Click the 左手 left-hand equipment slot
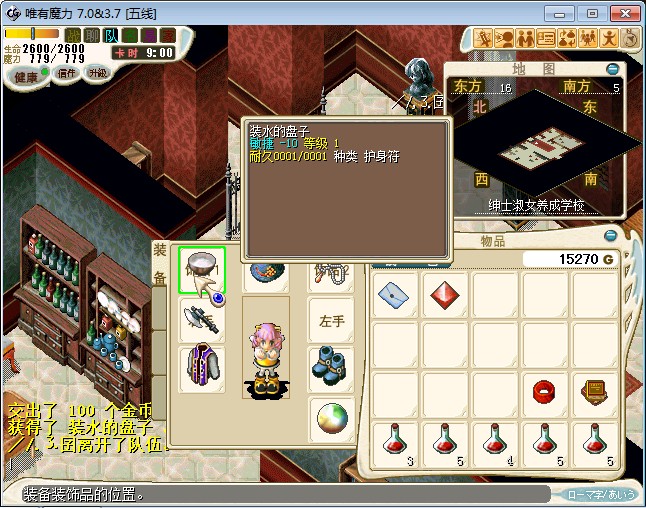The image size is (646, 508). [330, 321]
